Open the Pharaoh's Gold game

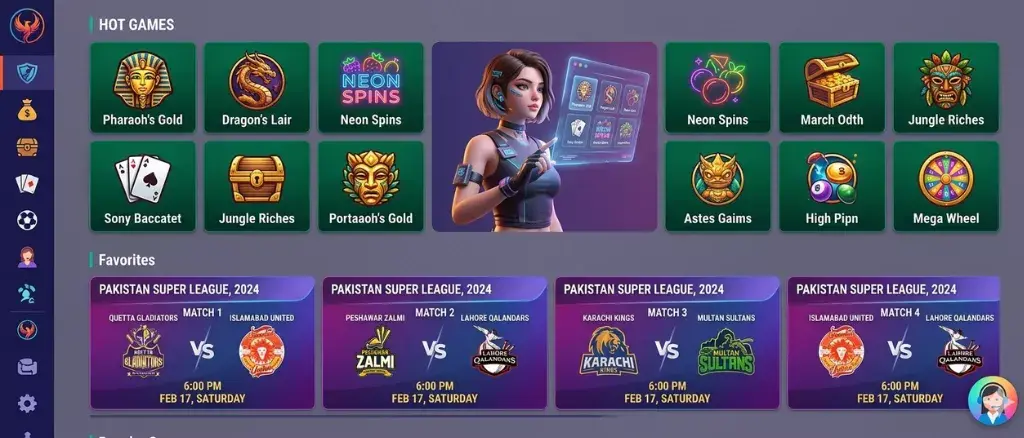(x=143, y=88)
